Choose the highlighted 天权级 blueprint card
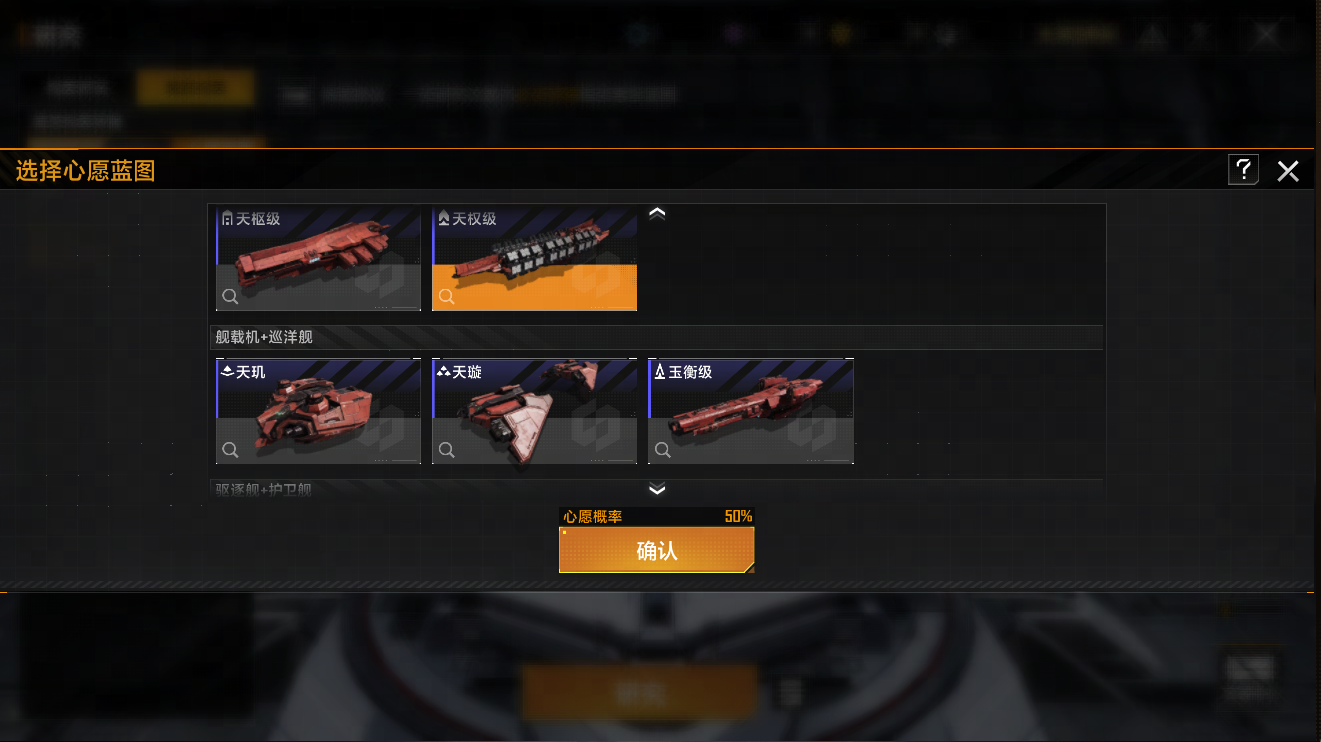Viewport: 1321px width, 742px height. [535, 259]
